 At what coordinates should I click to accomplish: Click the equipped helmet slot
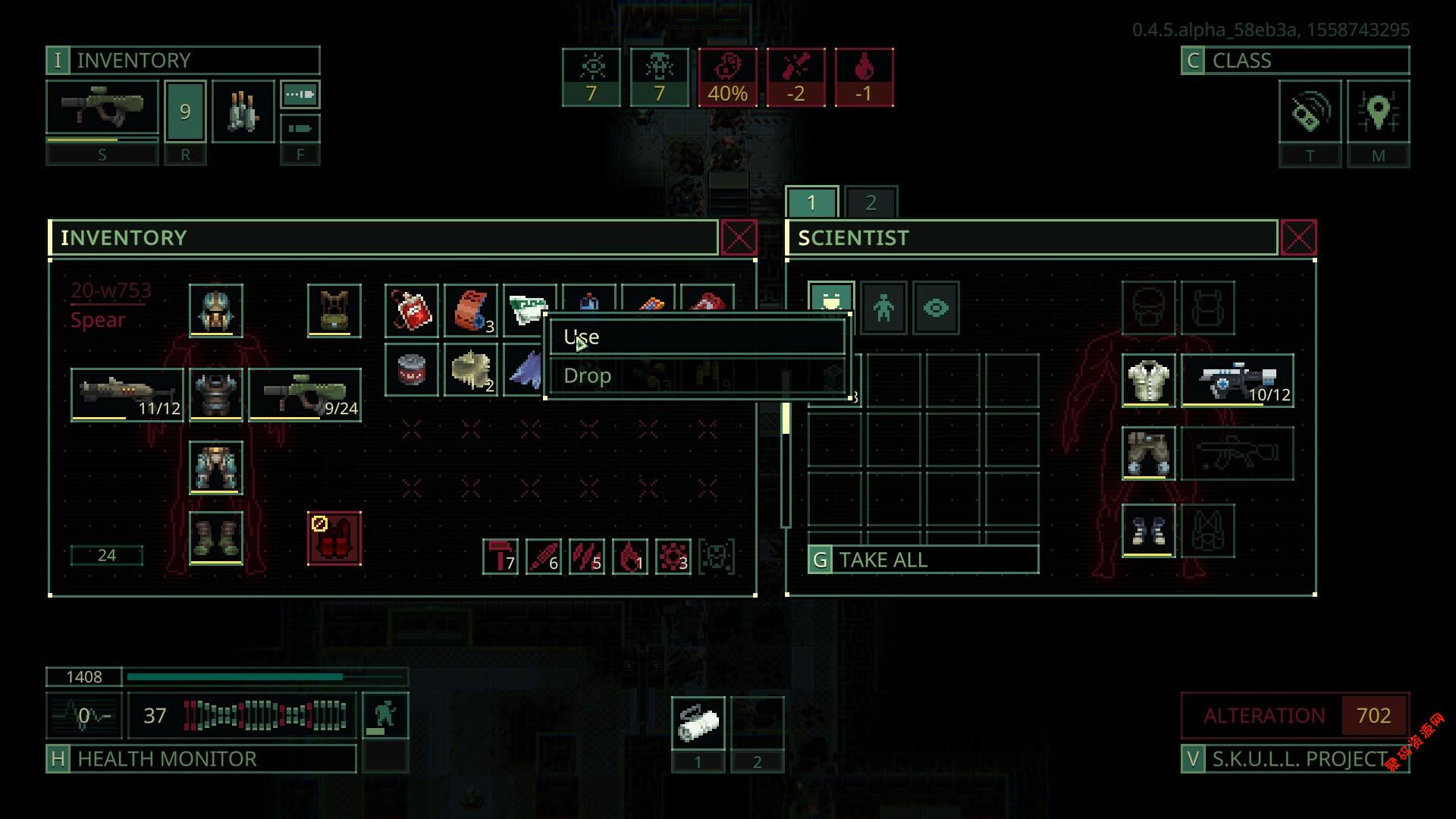(216, 311)
